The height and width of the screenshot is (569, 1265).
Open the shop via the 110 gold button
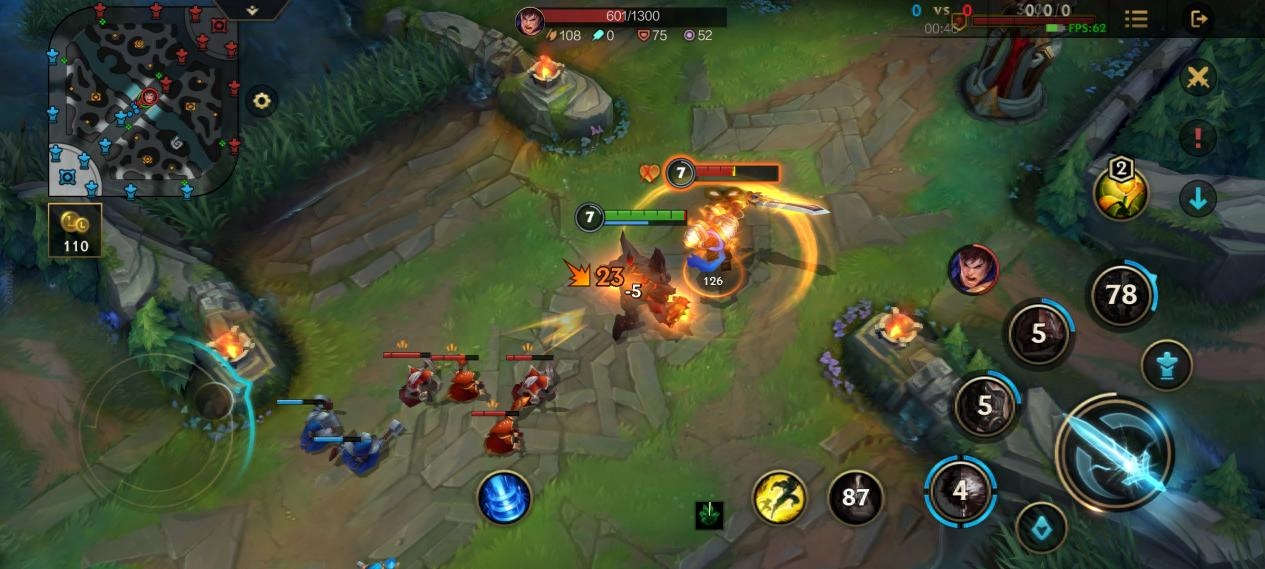click(x=75, y=230)
